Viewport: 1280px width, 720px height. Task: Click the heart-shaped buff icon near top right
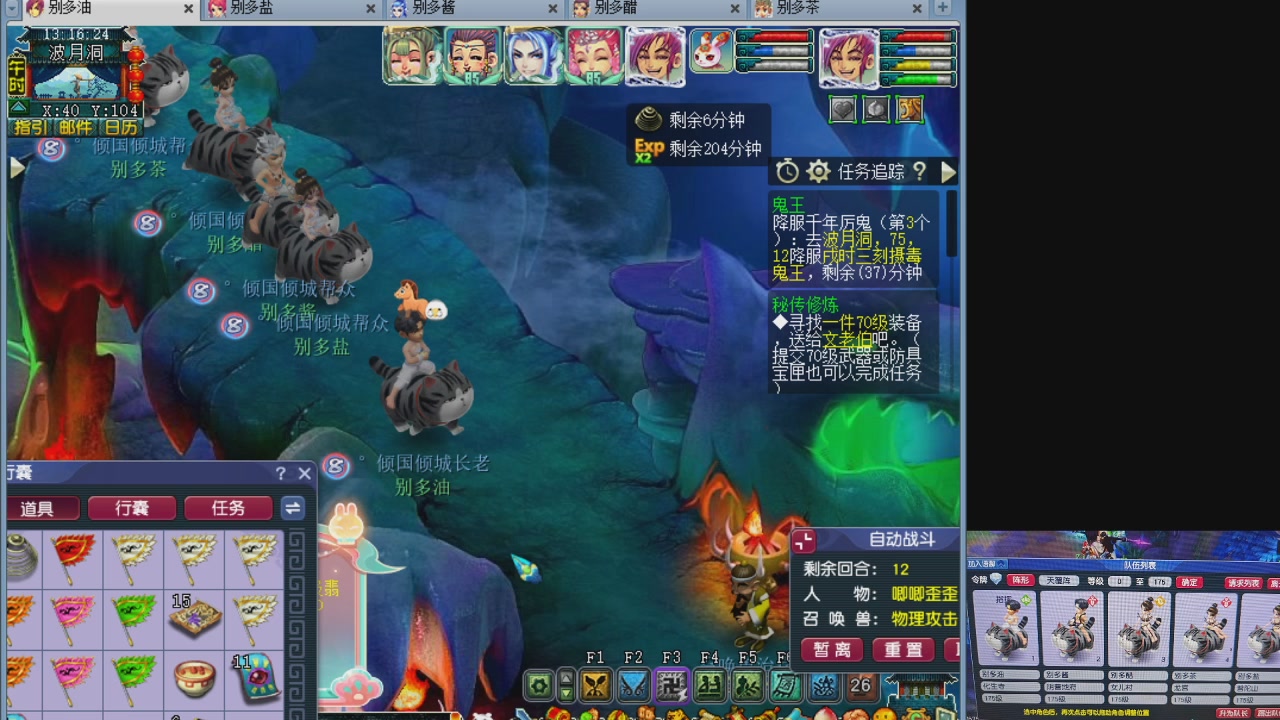click(x=842, y=109)
